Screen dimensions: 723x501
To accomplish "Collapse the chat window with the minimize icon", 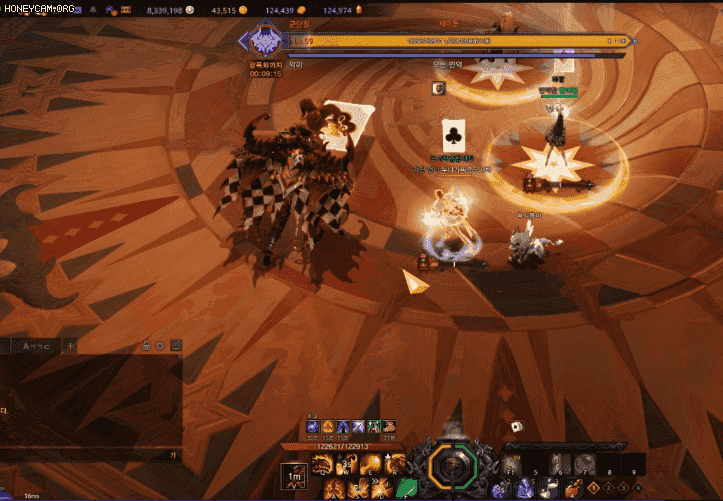I will point(176,346).
